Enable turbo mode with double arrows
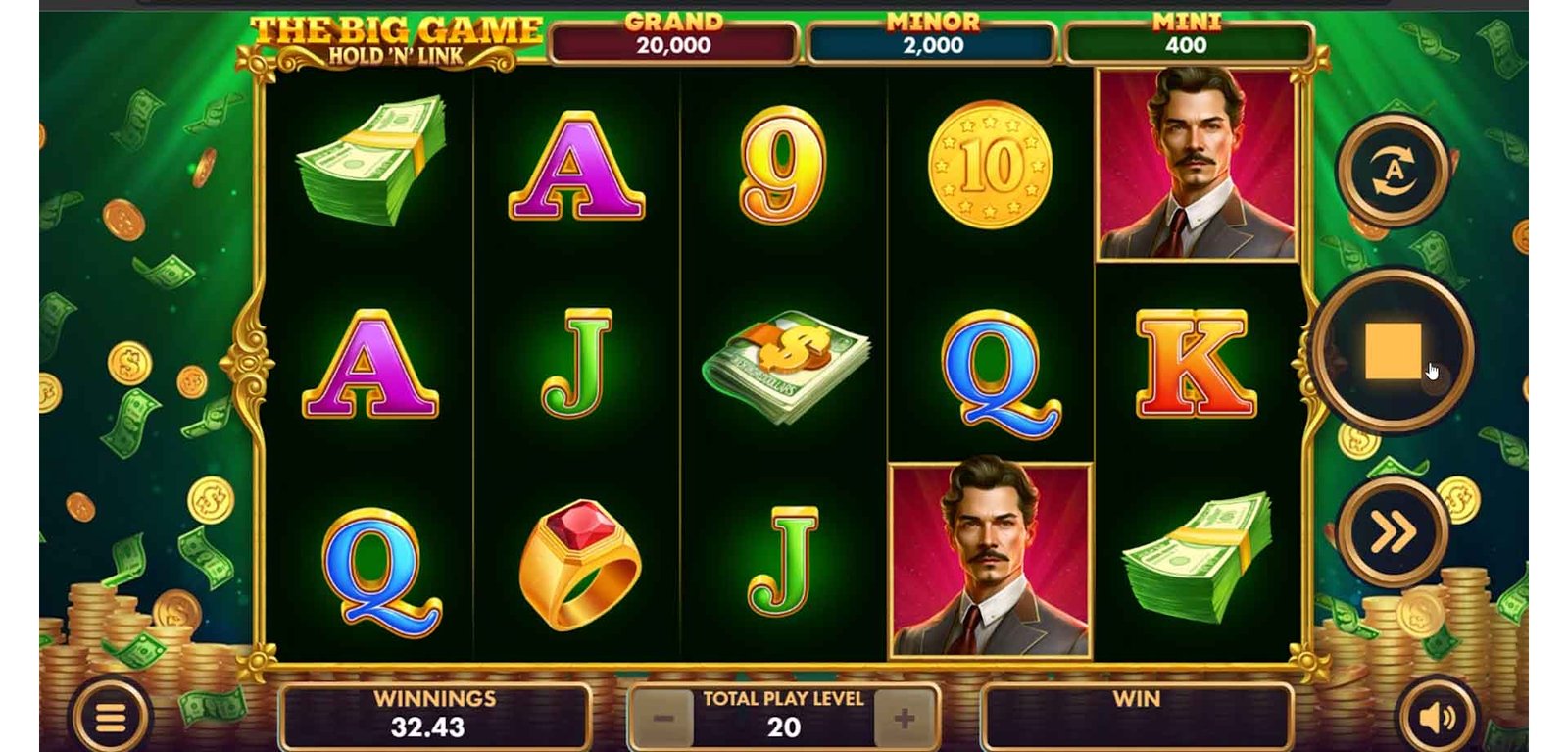The image size is (1568, 752). click(1393, 532)
